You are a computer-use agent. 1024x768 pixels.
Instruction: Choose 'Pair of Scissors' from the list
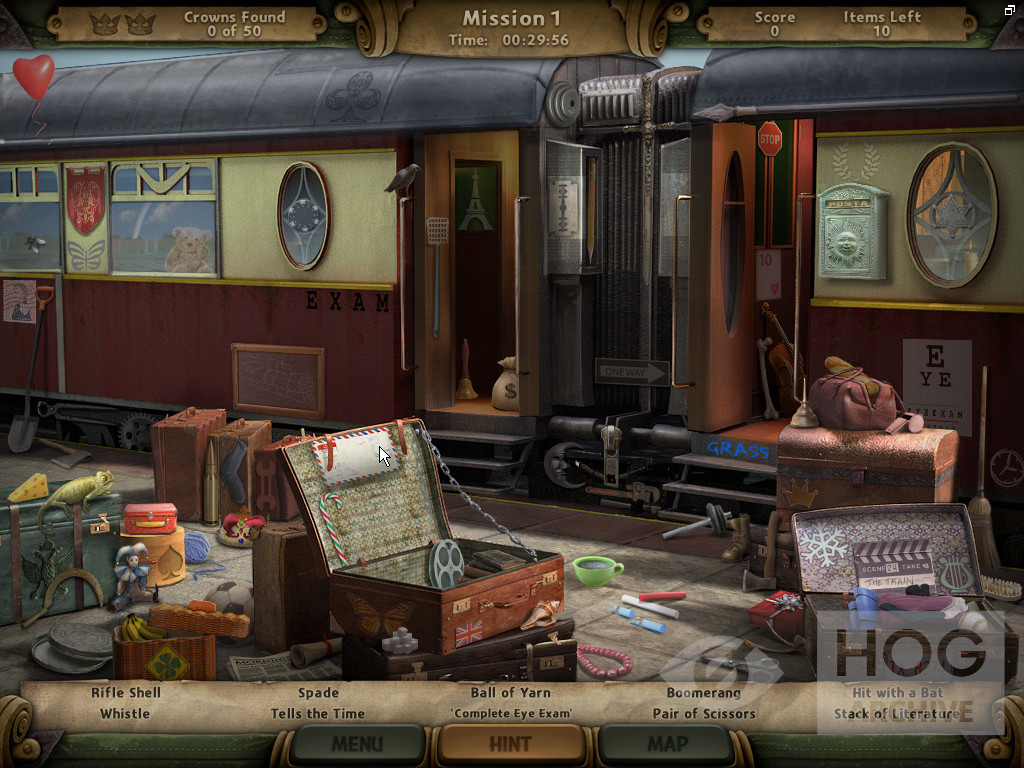coord(704,714)
